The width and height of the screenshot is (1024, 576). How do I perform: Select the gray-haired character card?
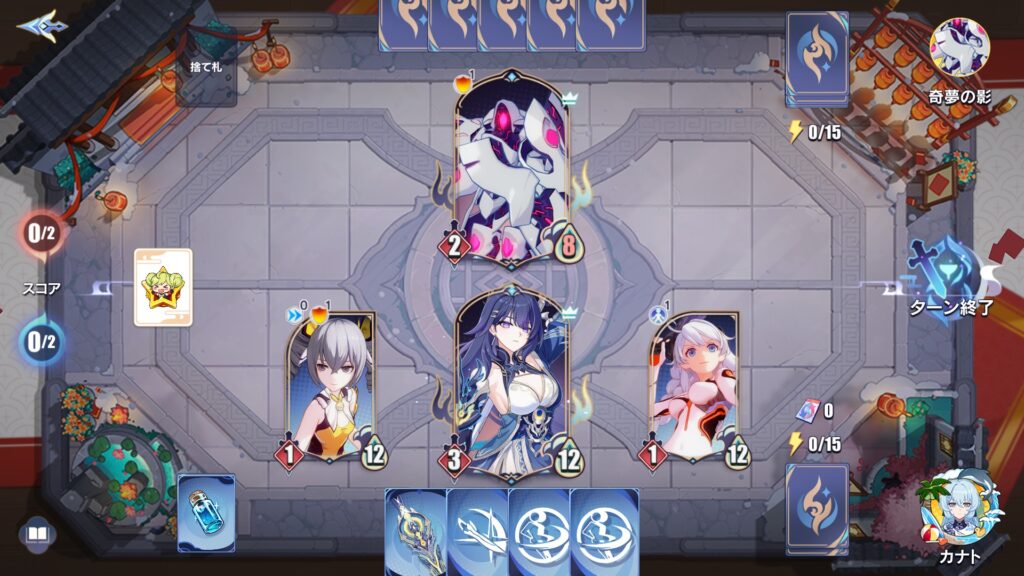click(331, 388)
